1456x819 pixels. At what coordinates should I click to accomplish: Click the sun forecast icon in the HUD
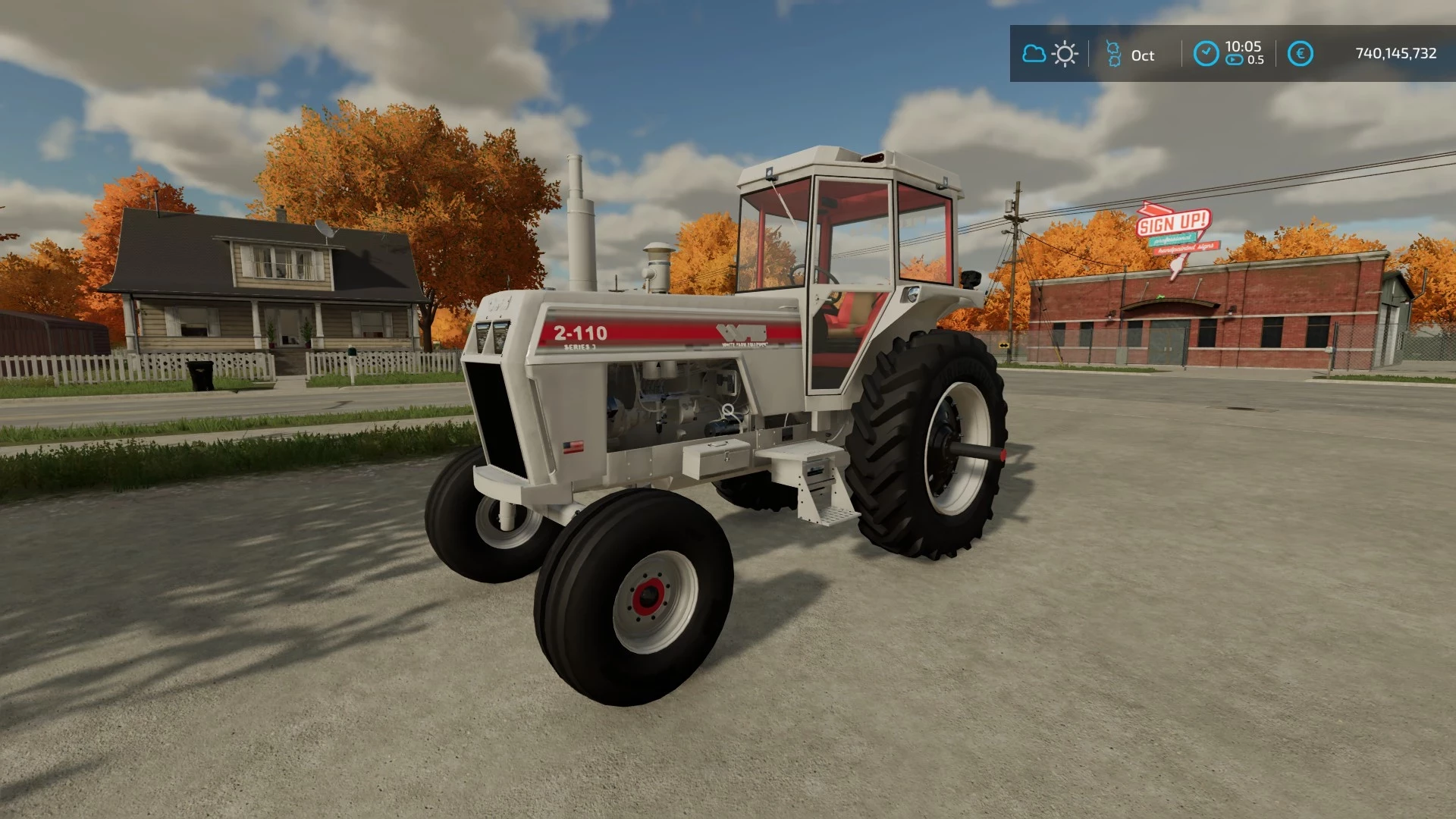(x=1064, y=55)
